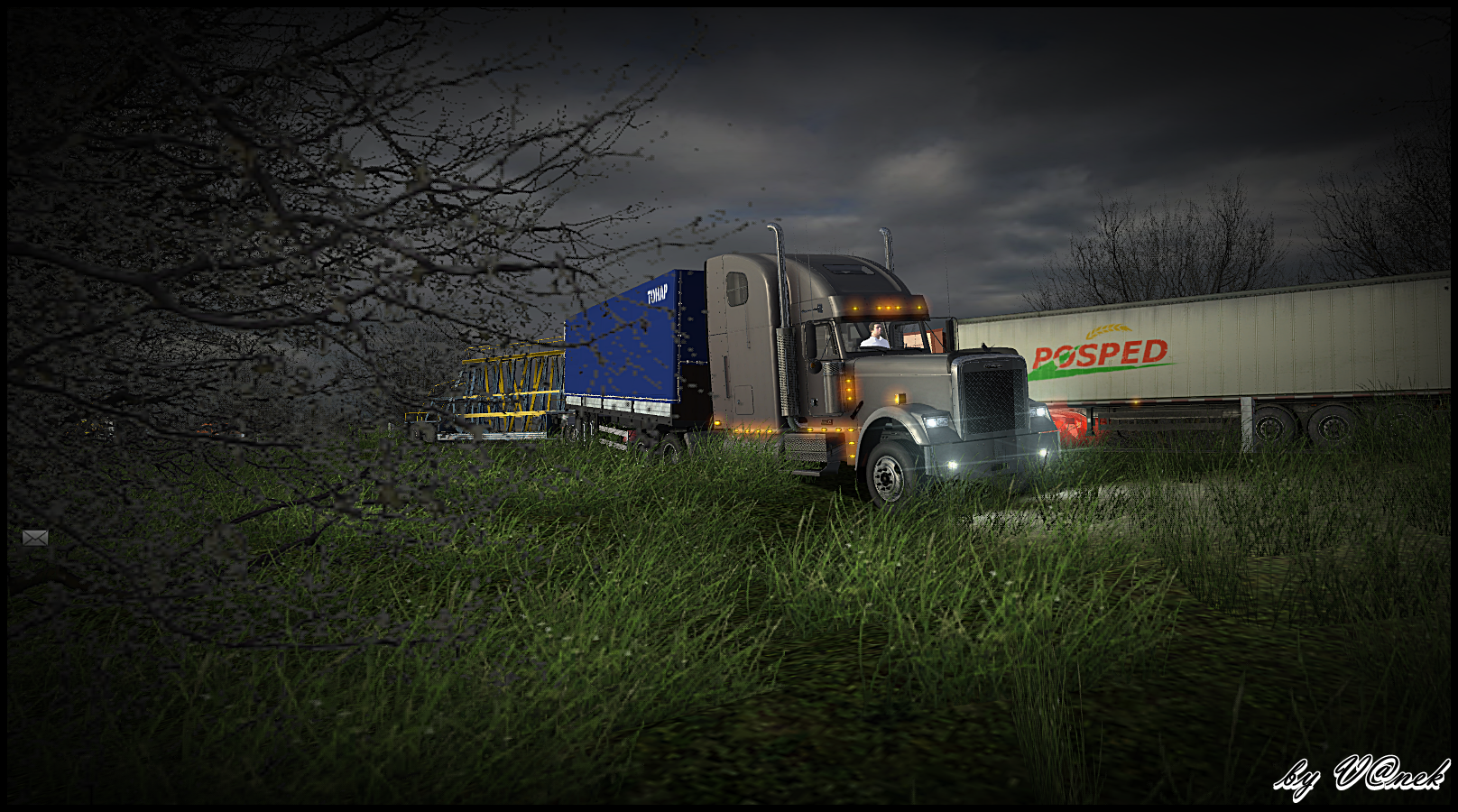The width and height of the screenshot is (1458, 812).
Task: Open the envelope mail icon
Action: point(35,538)
